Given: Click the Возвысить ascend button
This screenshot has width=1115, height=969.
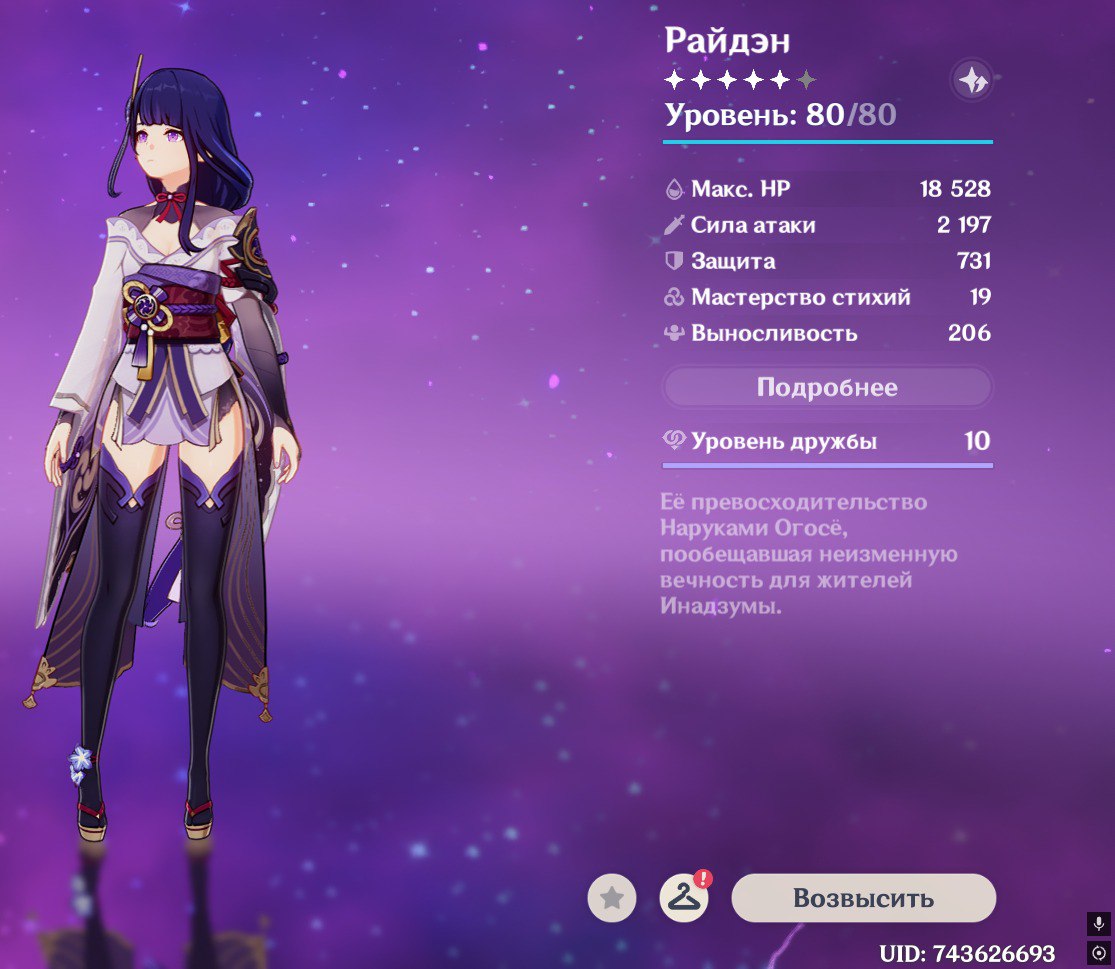Looking at the screenshot, I should tap(863, 898).
